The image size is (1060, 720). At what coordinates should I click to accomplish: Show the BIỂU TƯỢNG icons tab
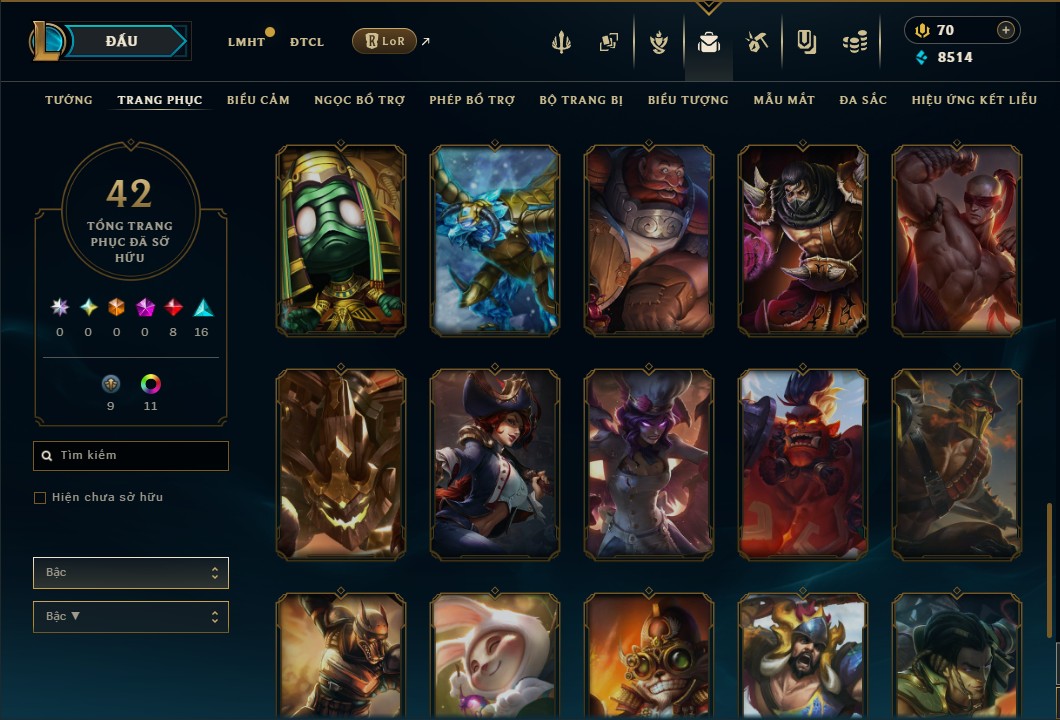(688, 100)
